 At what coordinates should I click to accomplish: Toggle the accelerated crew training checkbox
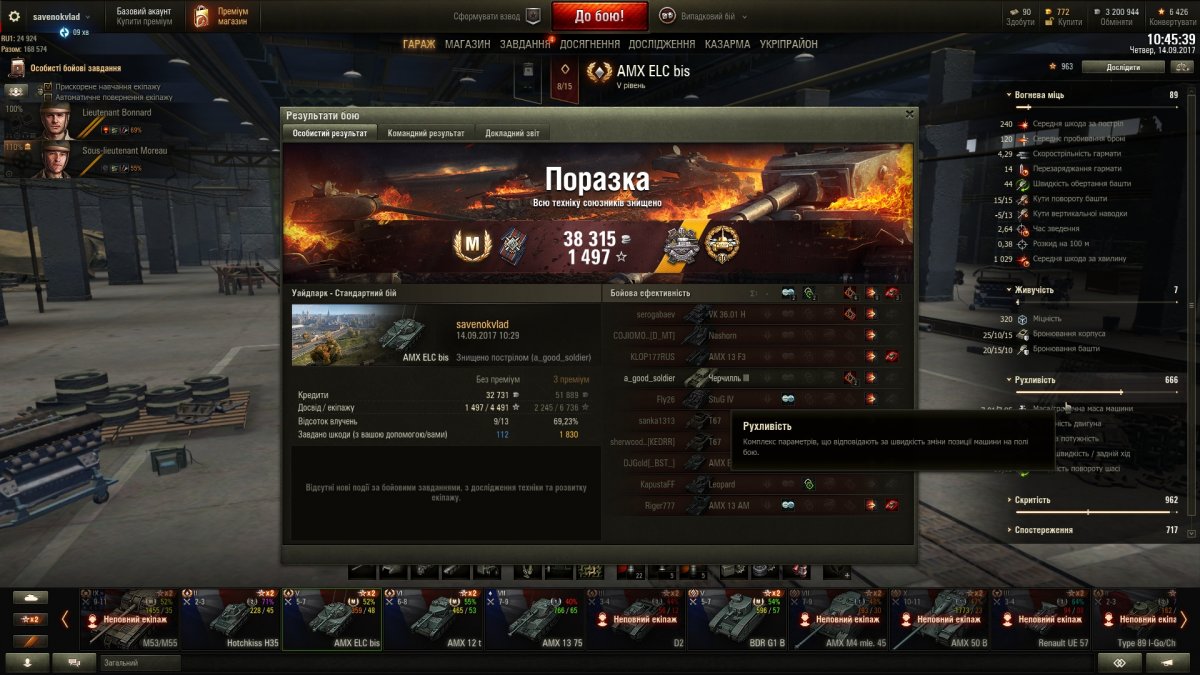48,88
